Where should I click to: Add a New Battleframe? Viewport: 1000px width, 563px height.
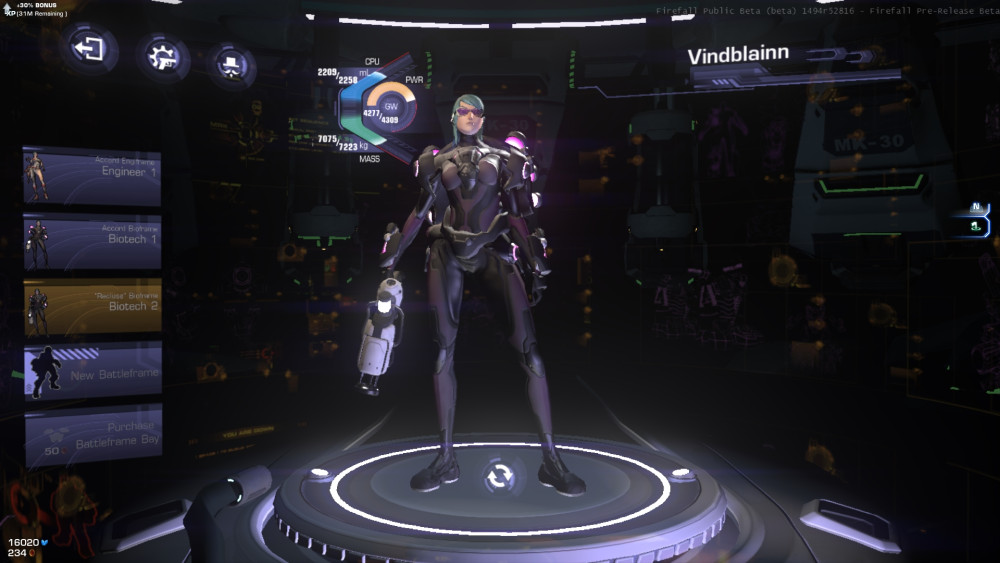pyautogui.click(x=92, y=371)
